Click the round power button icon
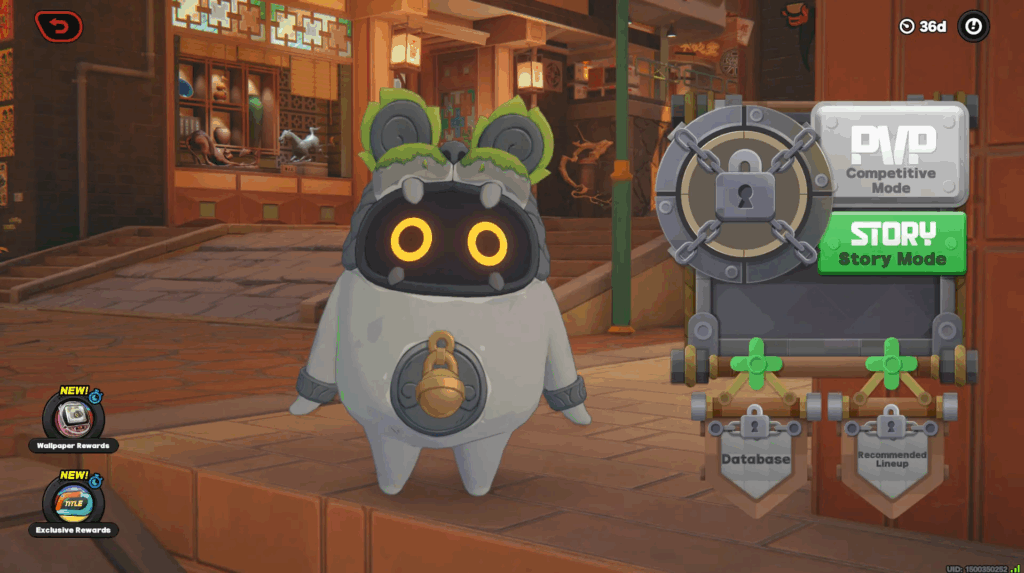The height and width of the screenshot is (573, 1024). [973, 26]
